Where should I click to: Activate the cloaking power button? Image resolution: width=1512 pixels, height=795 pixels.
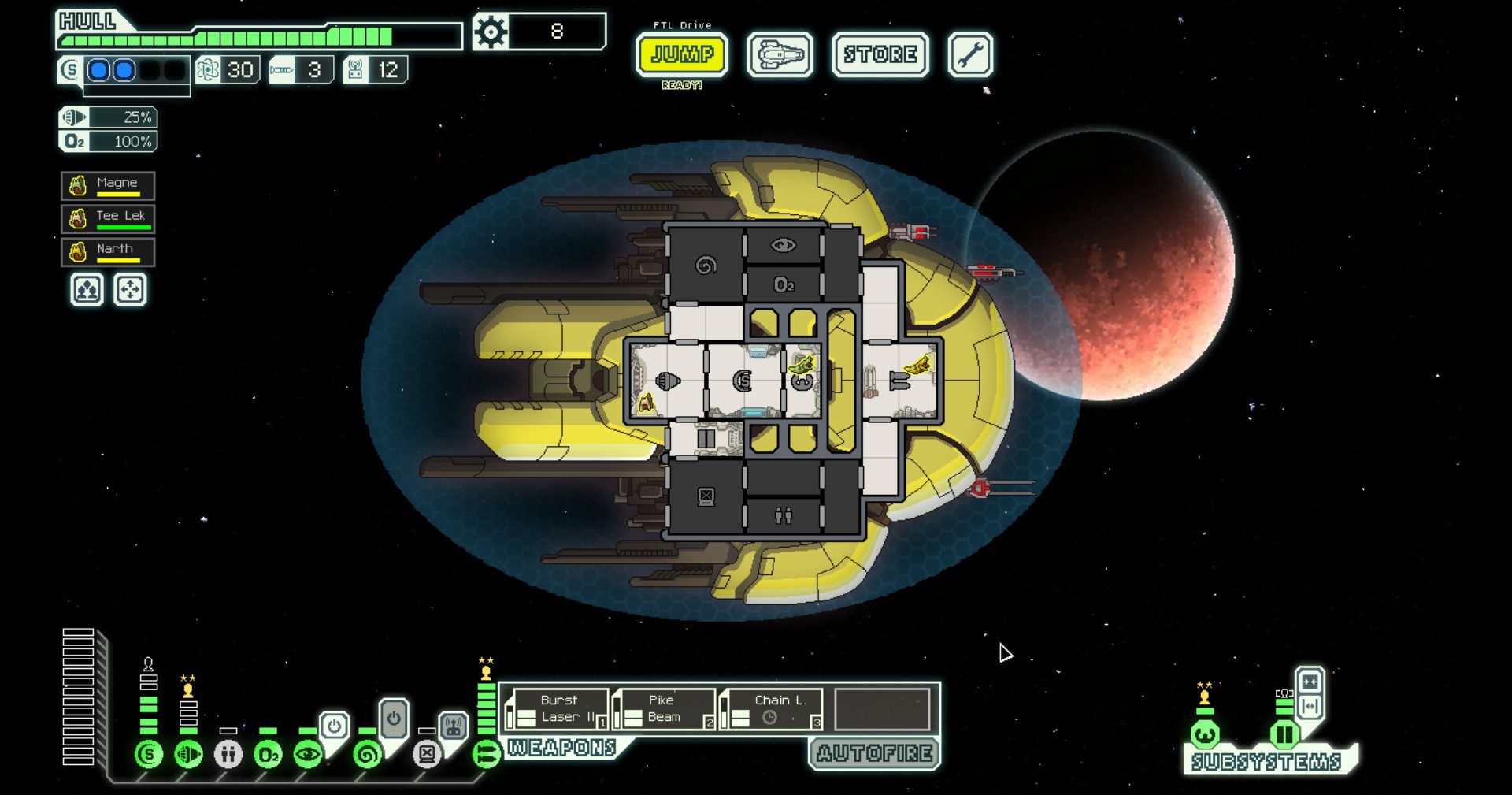pyautogui.click(x=334, y=725)
